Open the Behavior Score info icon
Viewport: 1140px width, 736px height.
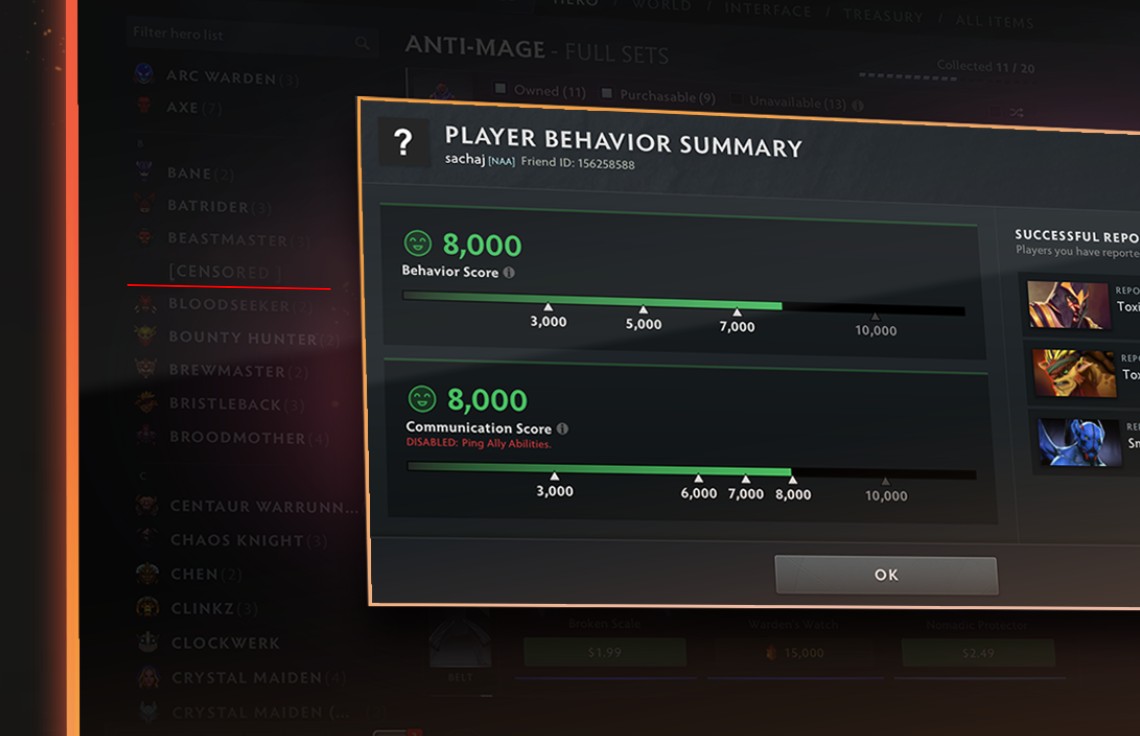pos(509,272)
